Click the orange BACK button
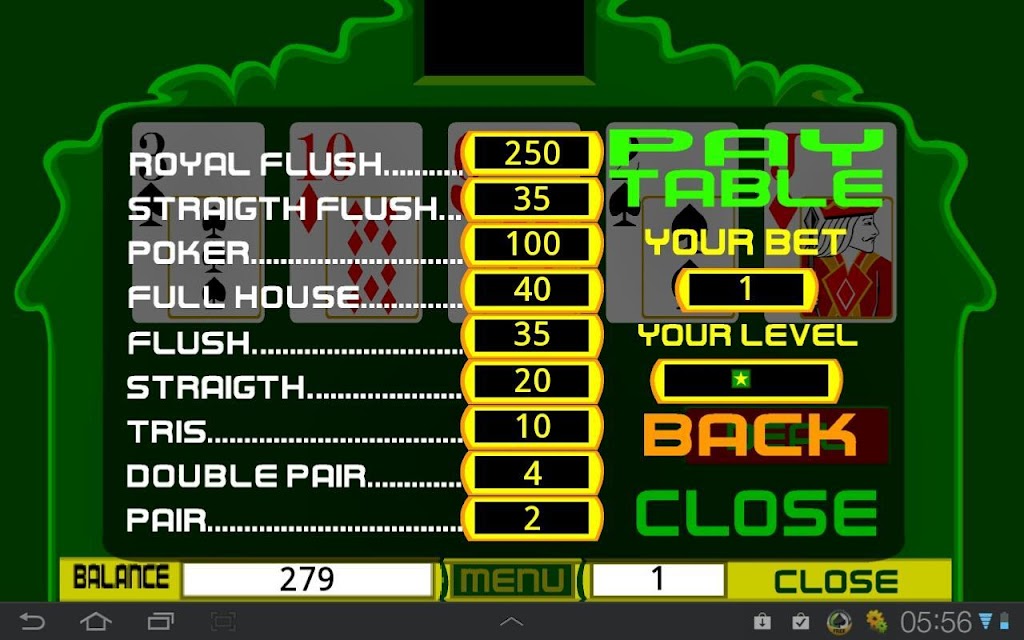This screenshot has width=1024, height=640. pyautogui.click(x=750, y=435)
